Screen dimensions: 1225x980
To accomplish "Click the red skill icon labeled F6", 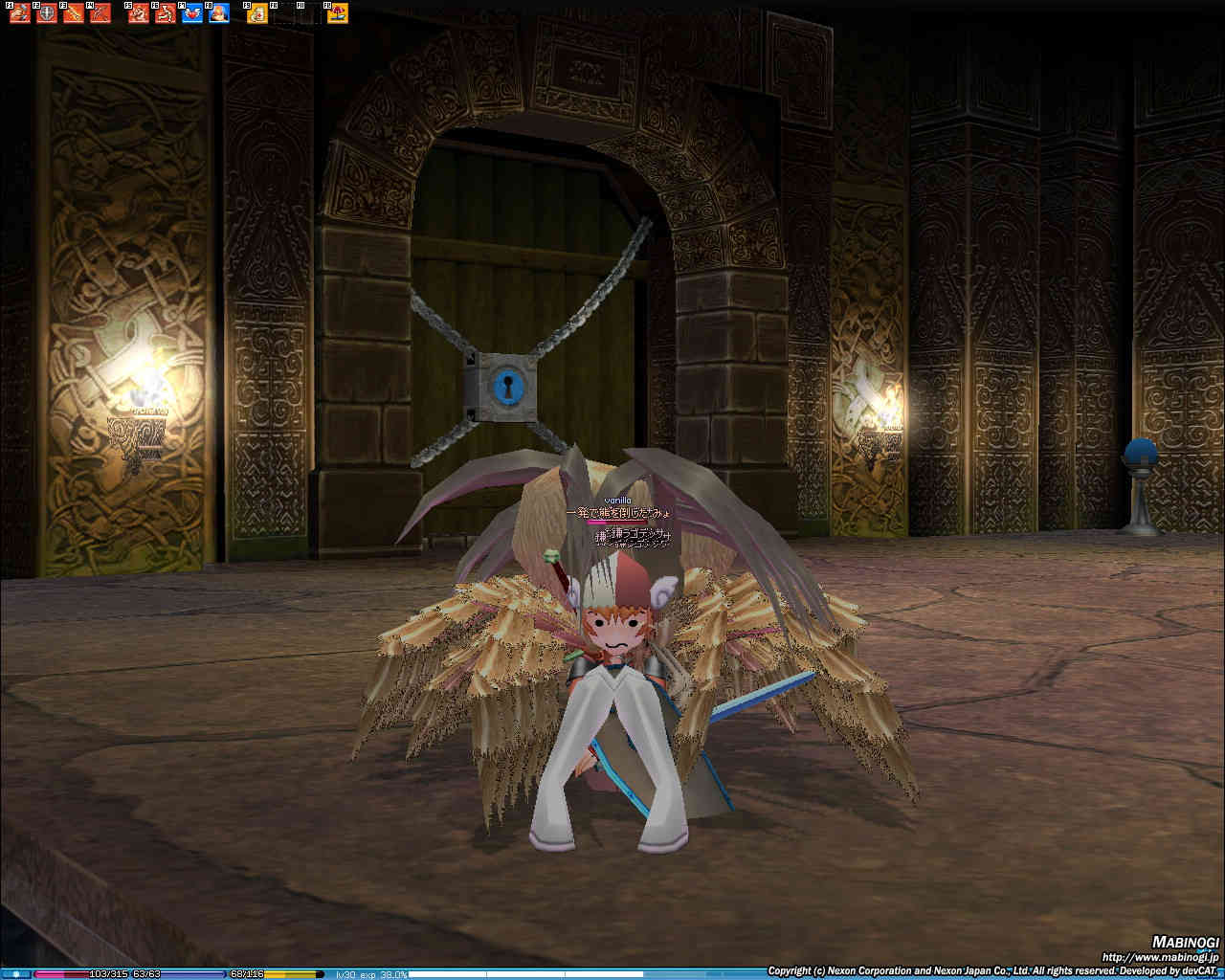I will click(x=166, y=13).
